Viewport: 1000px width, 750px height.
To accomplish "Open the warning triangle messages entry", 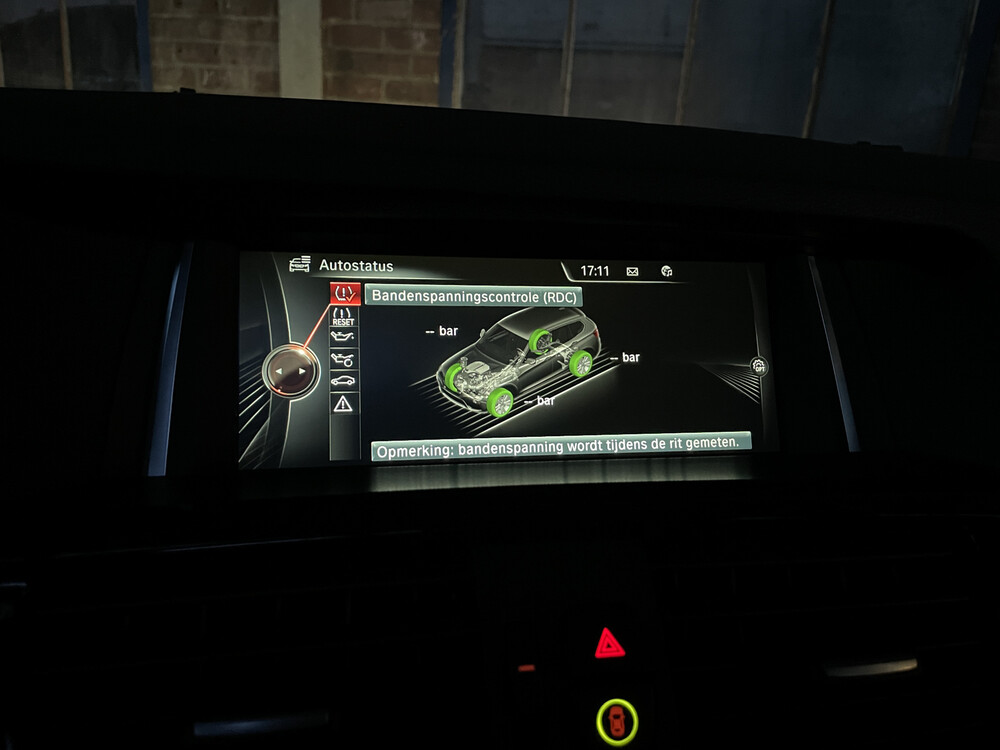I will click(x=343, y=404).
